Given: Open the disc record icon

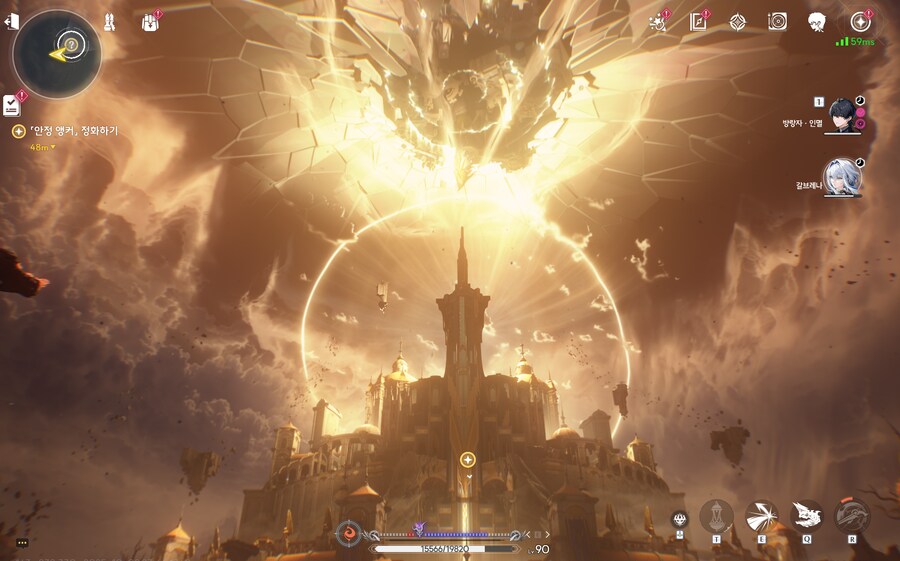Looking at the screenshot, I should click(x=777, y=21).
